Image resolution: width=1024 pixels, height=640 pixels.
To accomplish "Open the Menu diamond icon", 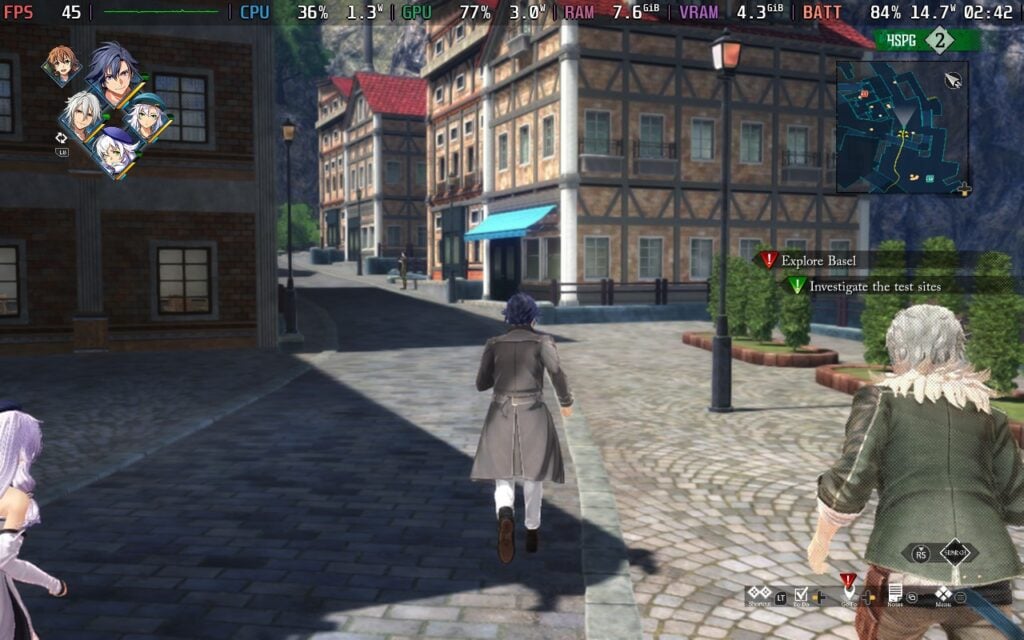I will coord(942,593).
